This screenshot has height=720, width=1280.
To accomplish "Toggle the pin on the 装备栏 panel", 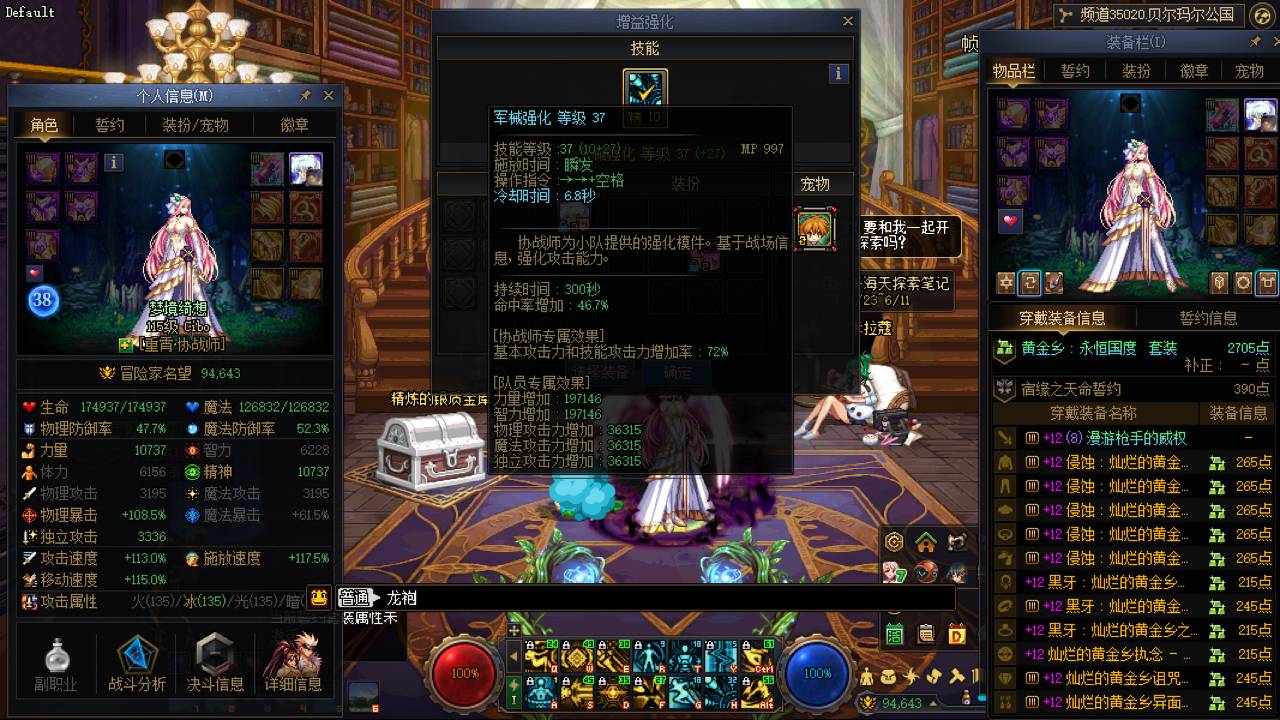I will coord(1255,43).
